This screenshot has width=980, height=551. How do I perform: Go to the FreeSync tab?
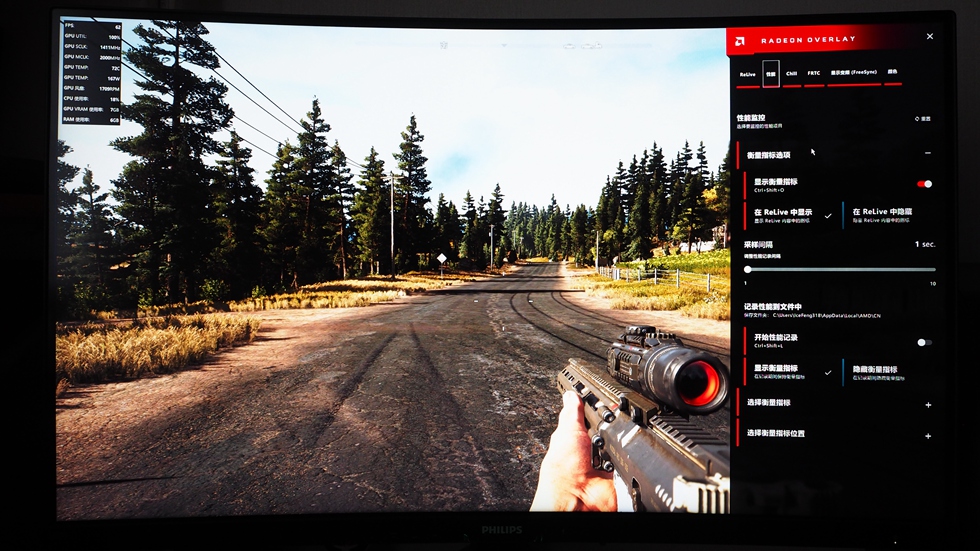point(852,74)
